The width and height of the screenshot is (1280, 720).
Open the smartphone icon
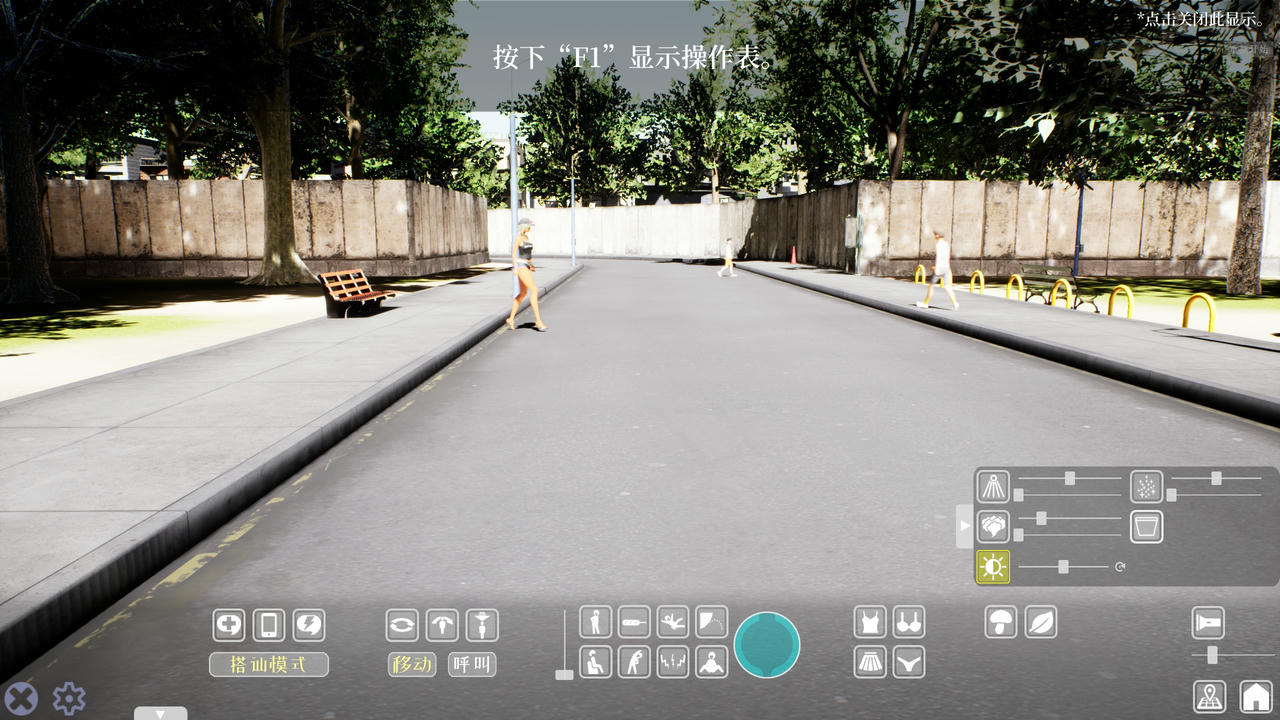point(269,625)
